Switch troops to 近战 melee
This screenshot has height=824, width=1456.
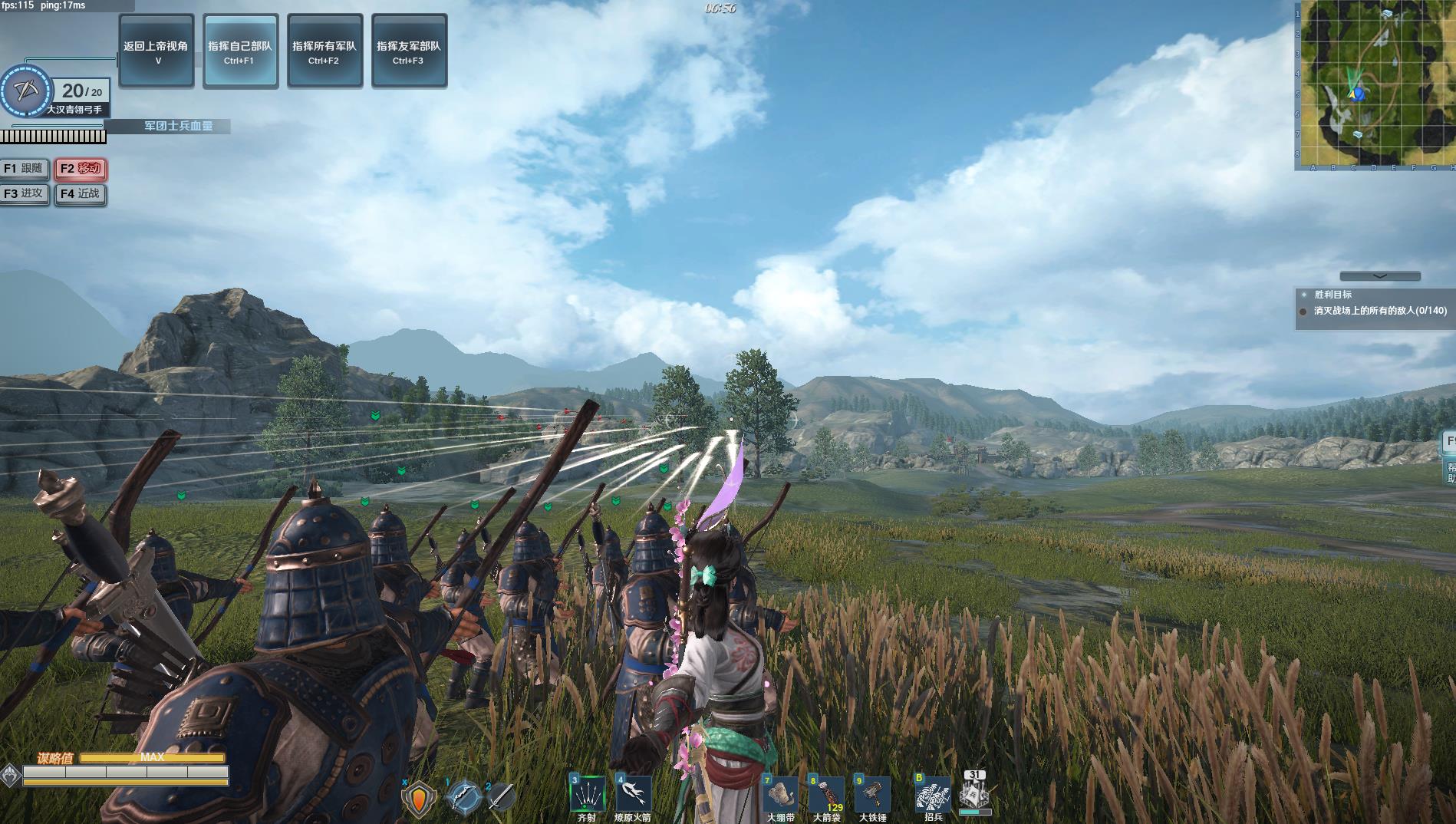click(81, 194)
